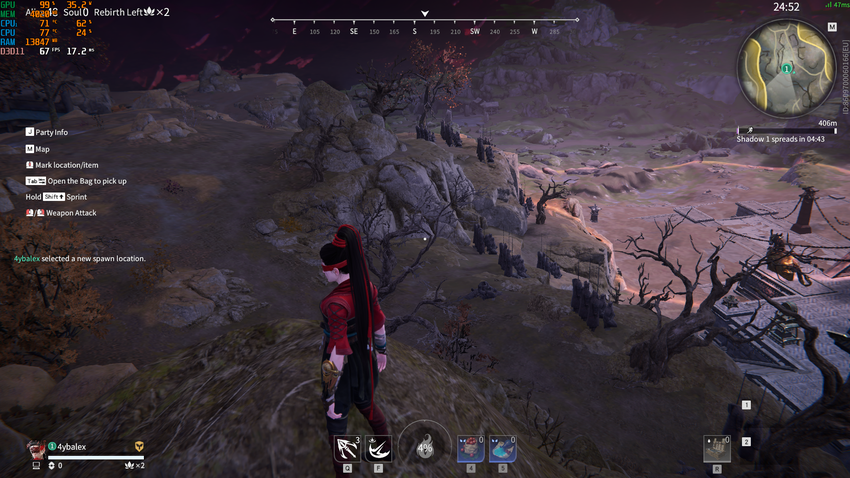Open the circular minimap
Screen dimensions: 850x478
787,66
